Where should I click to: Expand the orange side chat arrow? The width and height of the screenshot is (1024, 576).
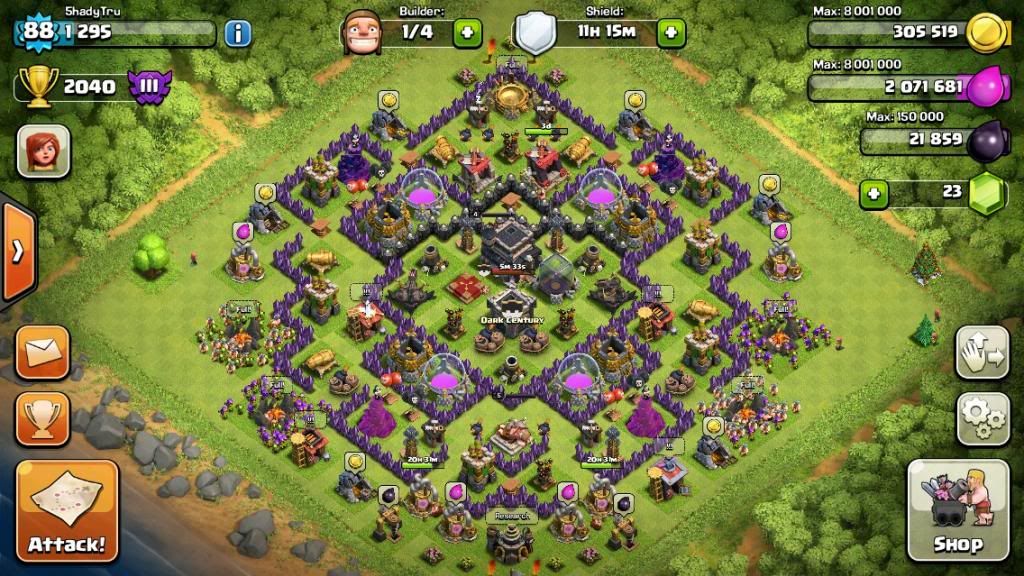click(17, 251)
